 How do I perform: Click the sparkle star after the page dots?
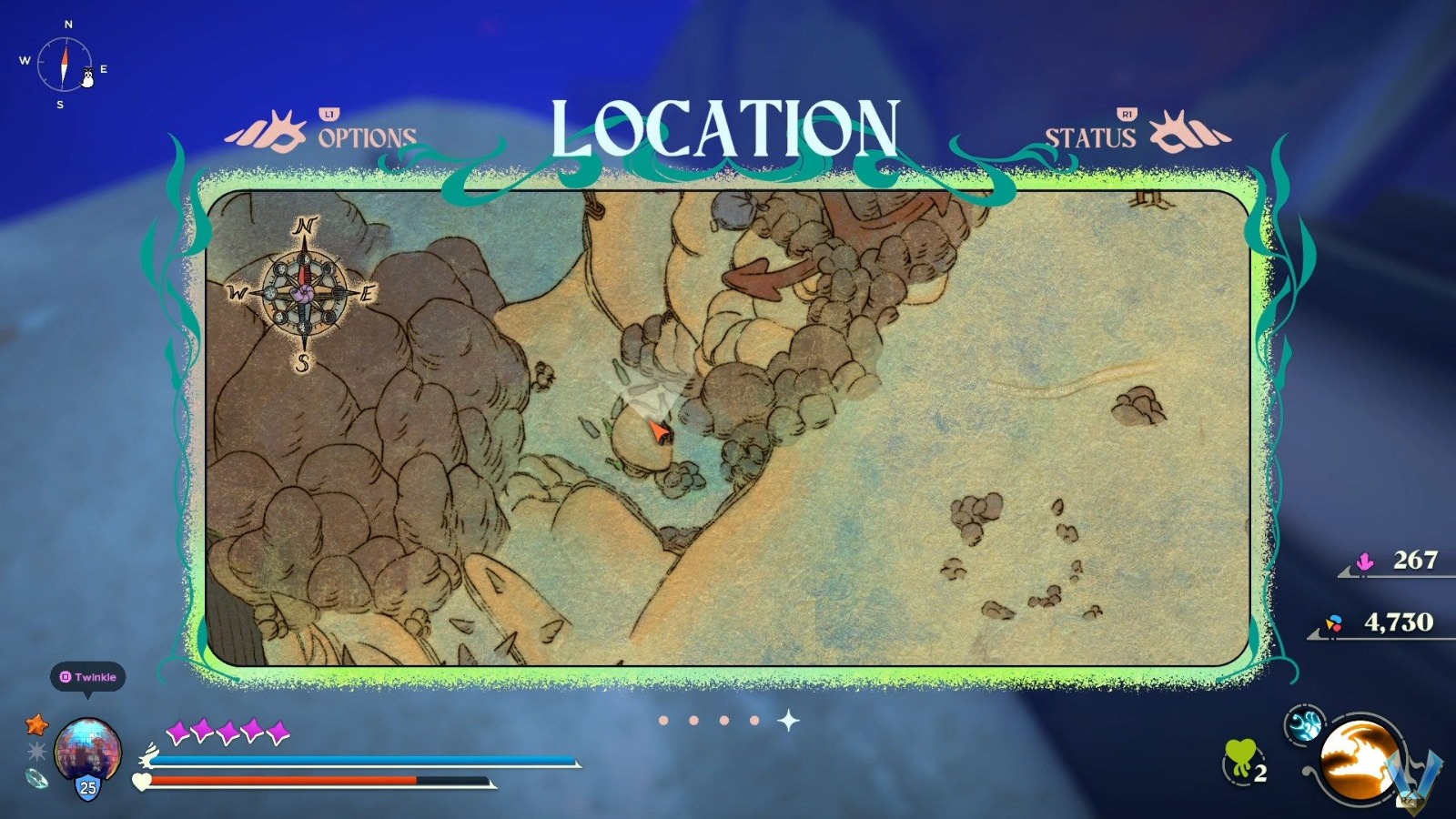788,720
